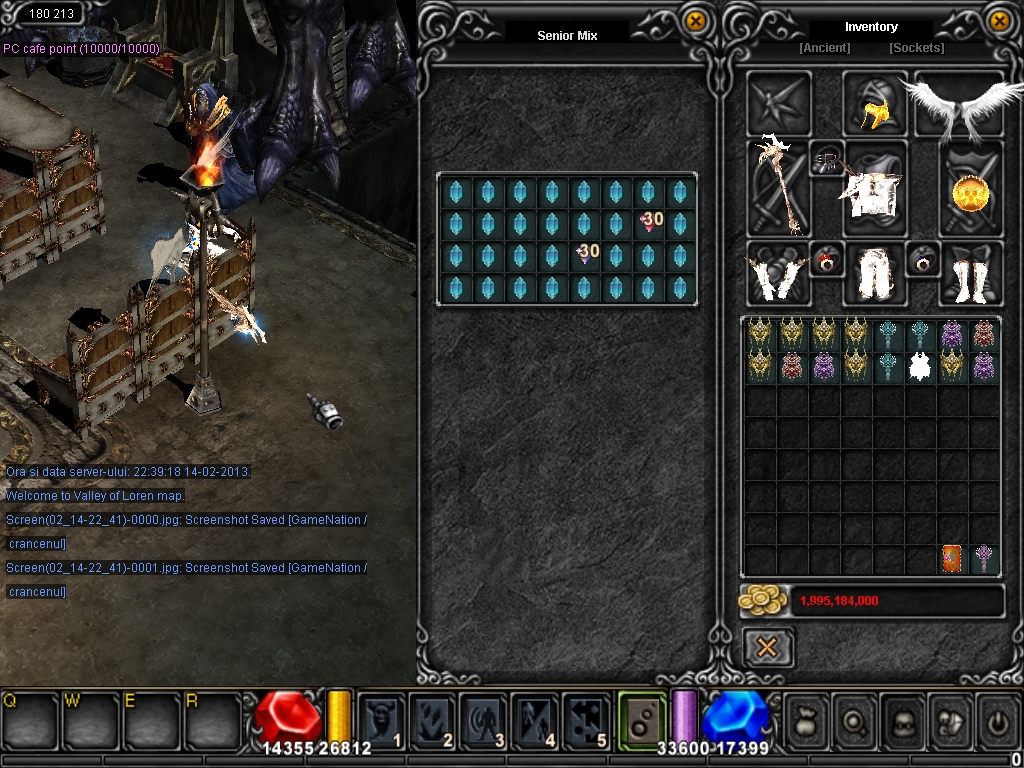
Task: Select the golden orb shield slot
Action: (x=970, y=191)
